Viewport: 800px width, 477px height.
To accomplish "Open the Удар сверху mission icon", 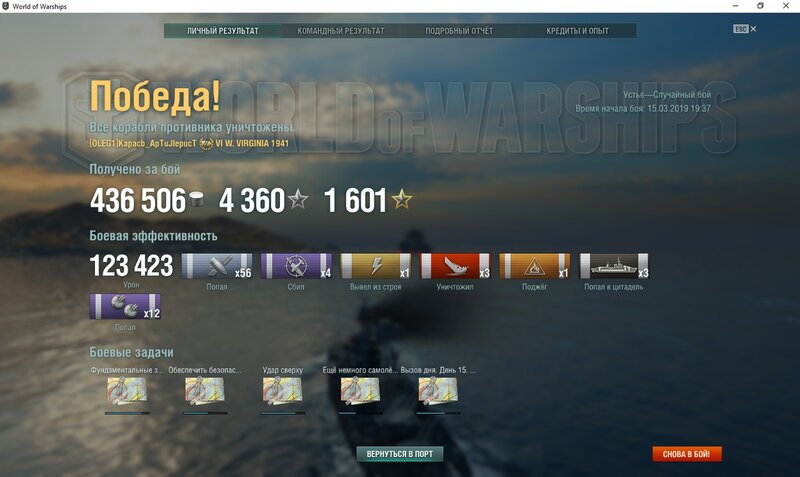I will 283,391.
